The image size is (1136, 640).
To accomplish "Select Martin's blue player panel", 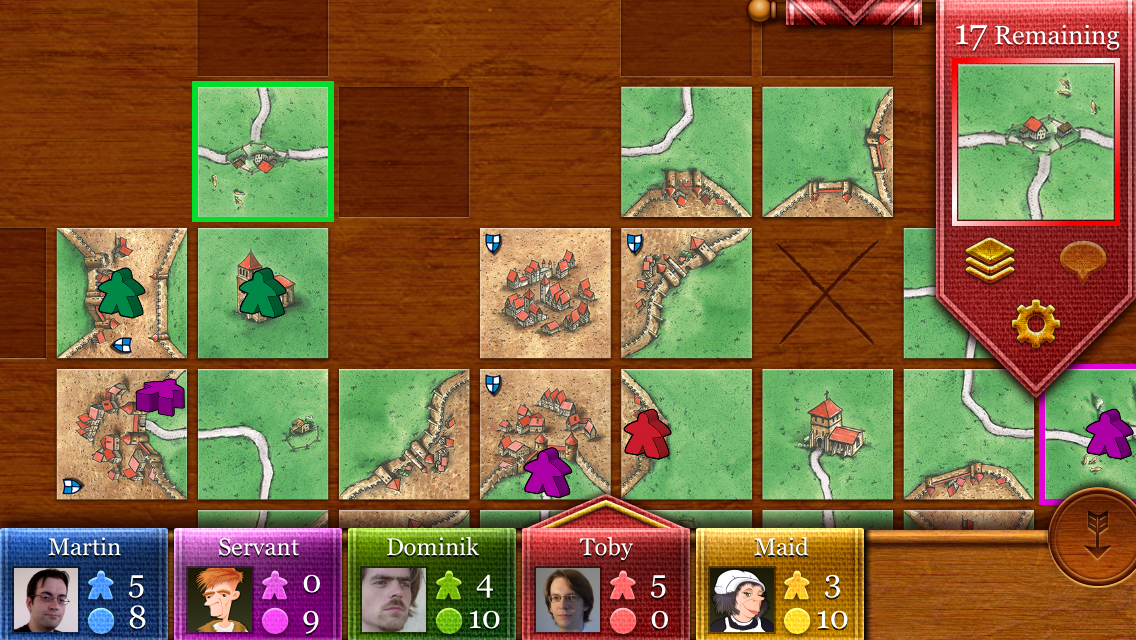I will [x=84, y=585].
